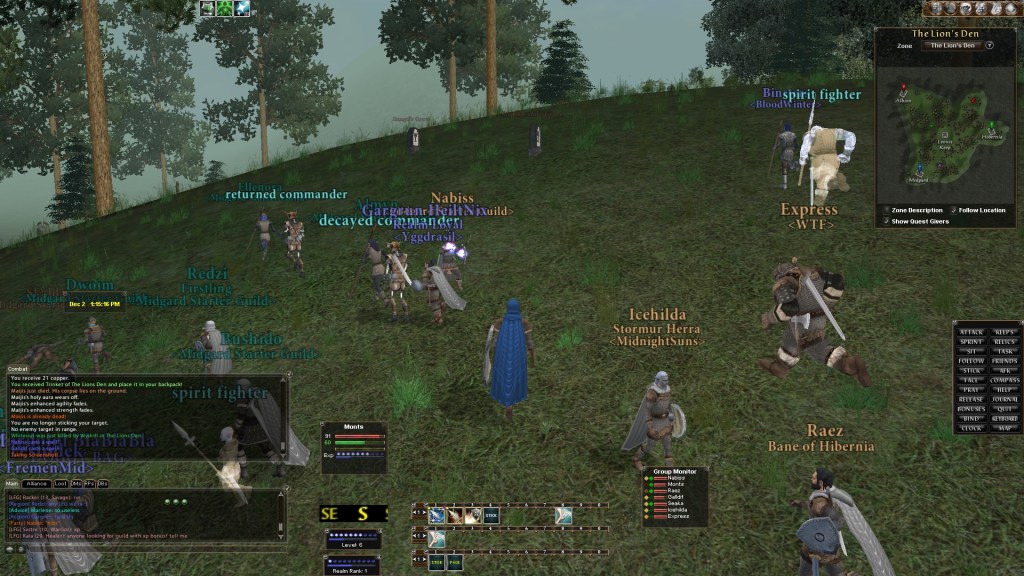Image resolution: width=1024 pixels, height=576 pixels.
Task: Click the ATTACK command button
Action: point(971,332)
